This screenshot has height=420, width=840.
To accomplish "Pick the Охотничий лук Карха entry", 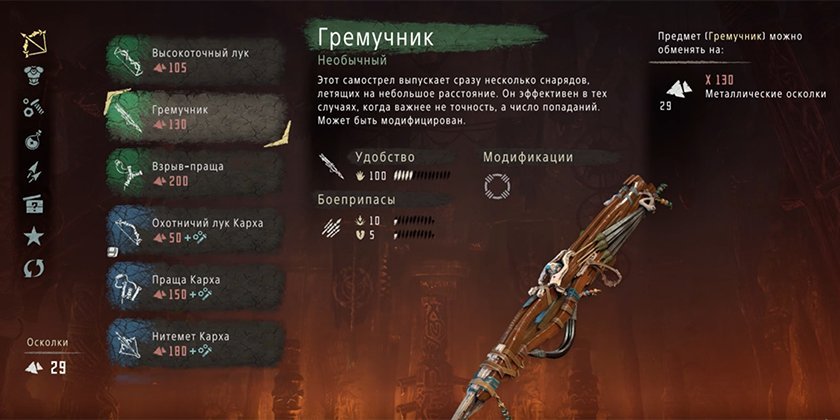I will pos(190,230).
